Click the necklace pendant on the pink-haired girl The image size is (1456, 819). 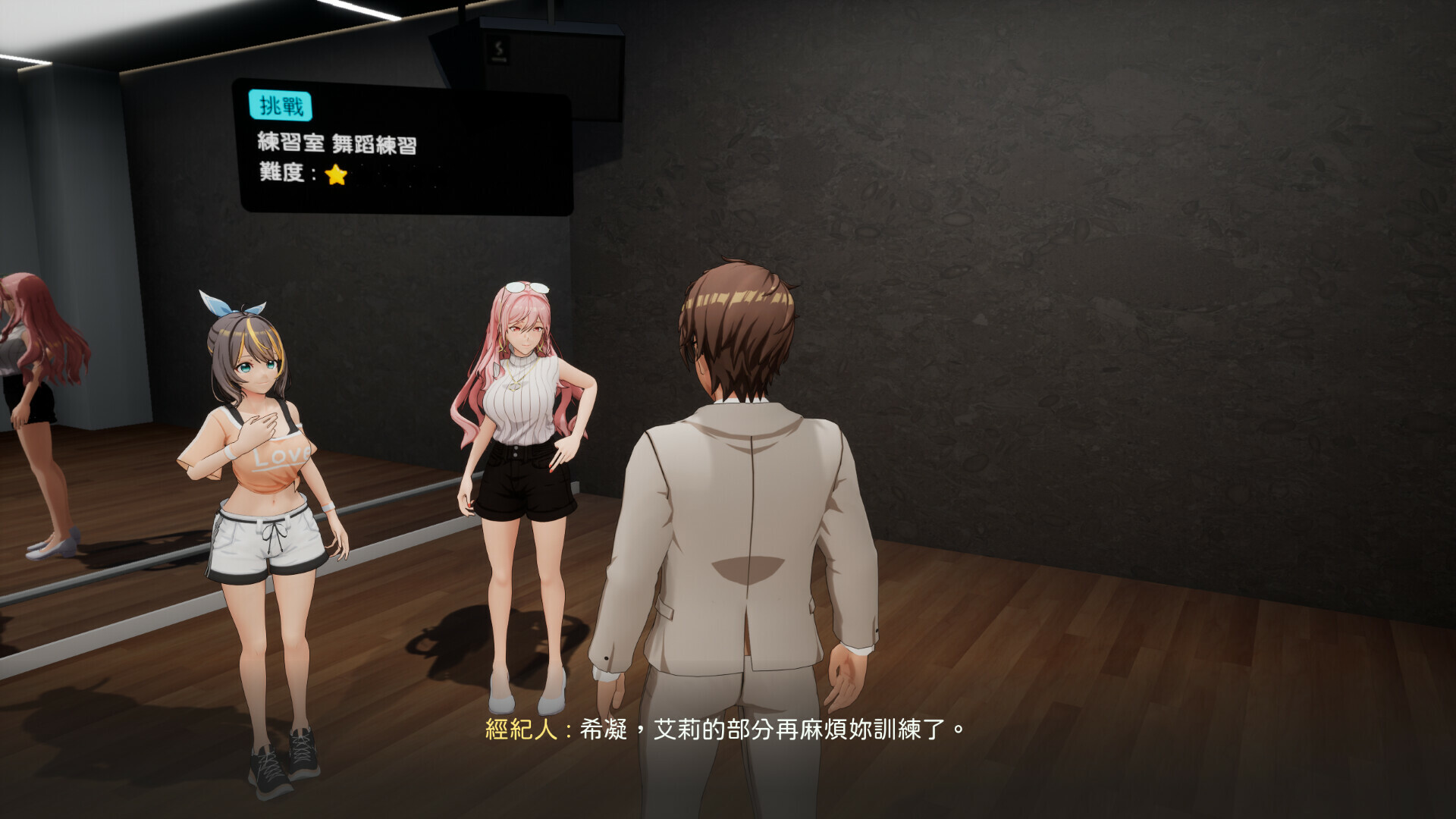516,387
